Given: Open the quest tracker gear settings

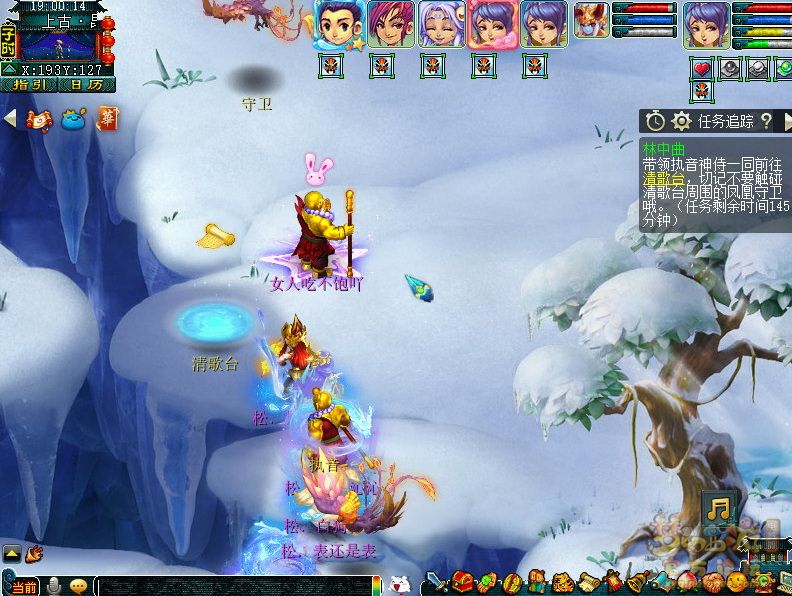Looking at the screenshot, I should tap(682, 121).
